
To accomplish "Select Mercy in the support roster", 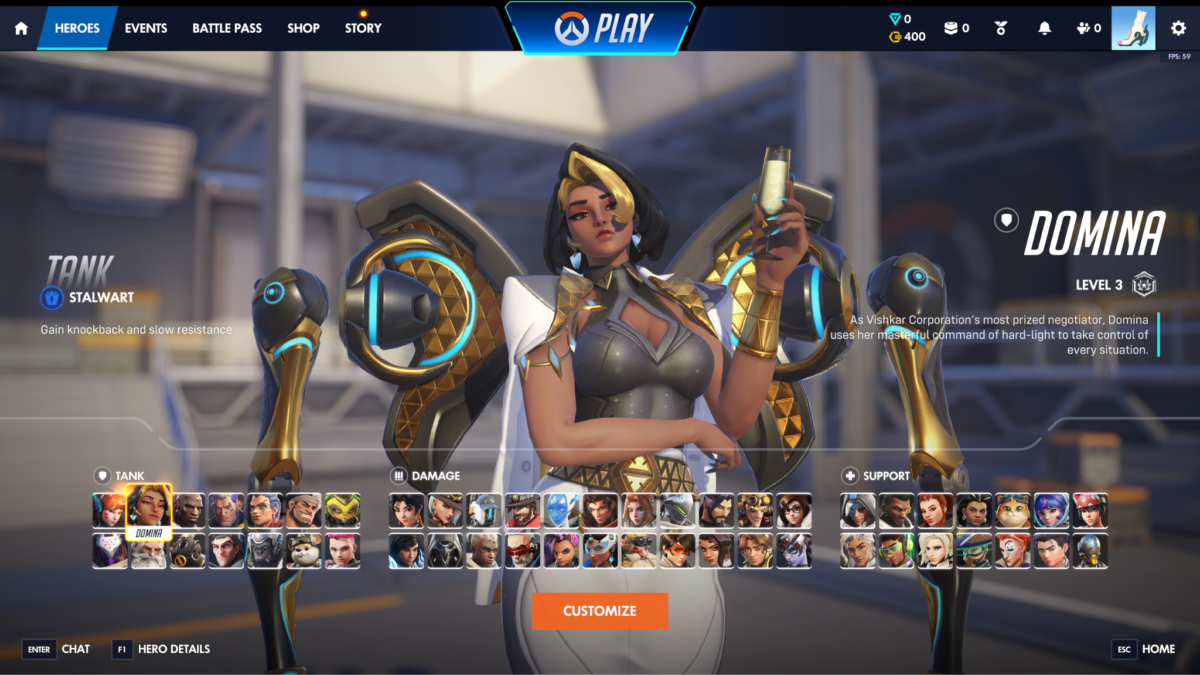I will point(936,550).
